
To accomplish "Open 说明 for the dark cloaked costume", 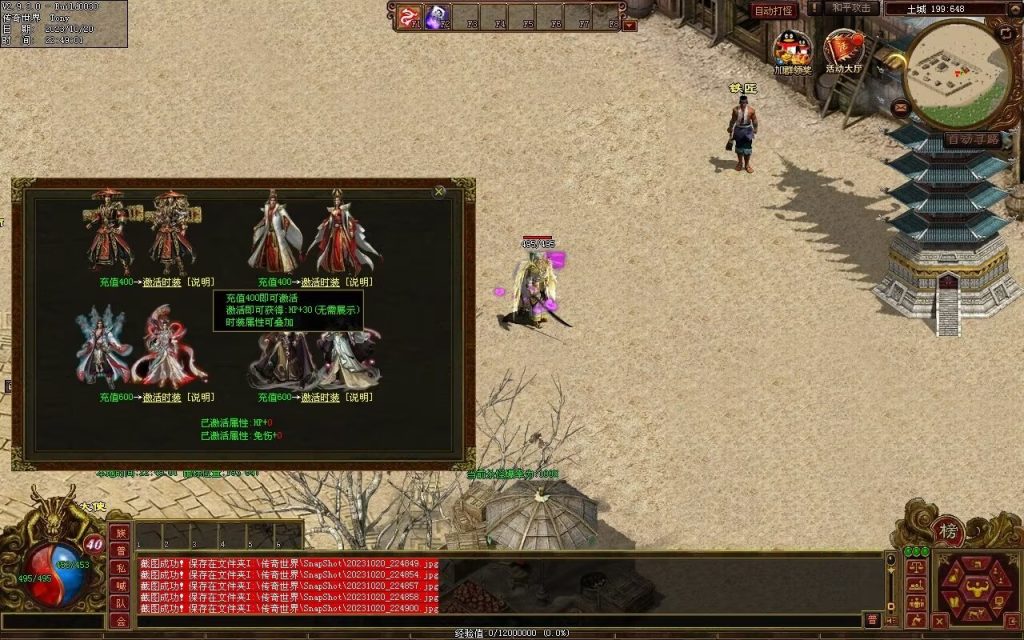I will [x=358, y=397].
